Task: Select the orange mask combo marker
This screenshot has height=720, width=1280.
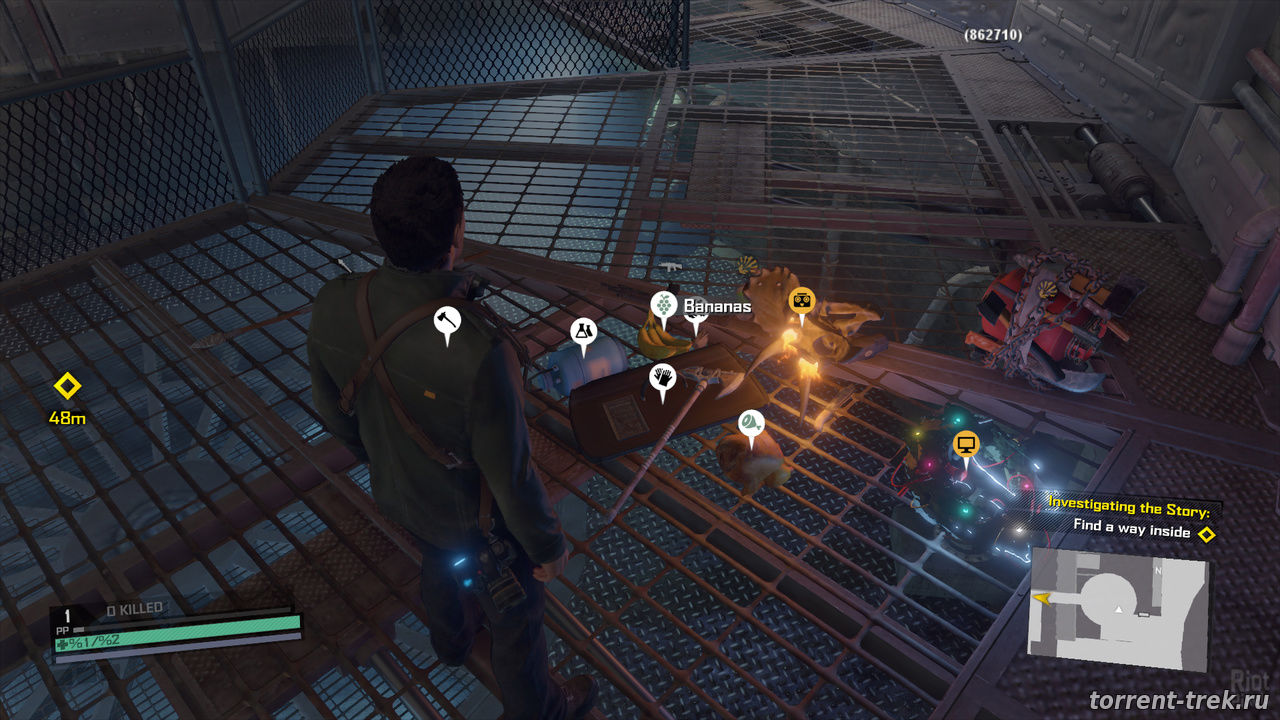Action: point(801,300)
